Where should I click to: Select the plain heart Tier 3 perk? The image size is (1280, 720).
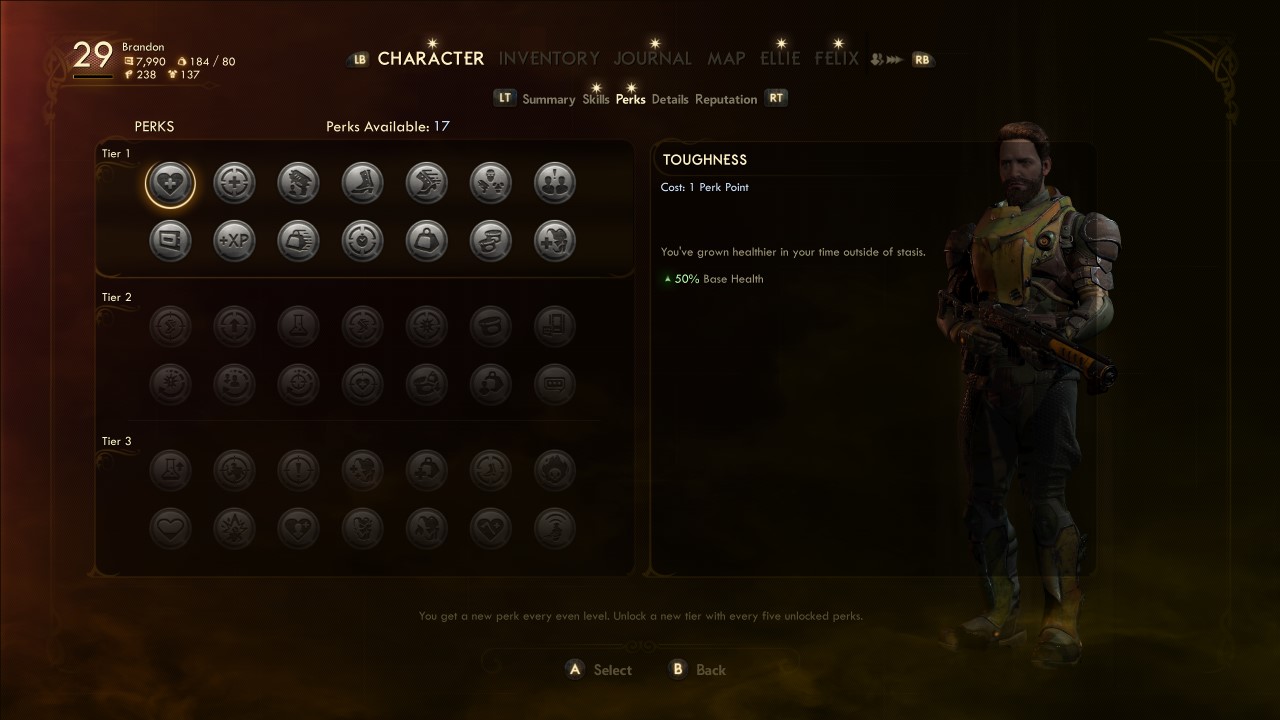pos(170,527)
